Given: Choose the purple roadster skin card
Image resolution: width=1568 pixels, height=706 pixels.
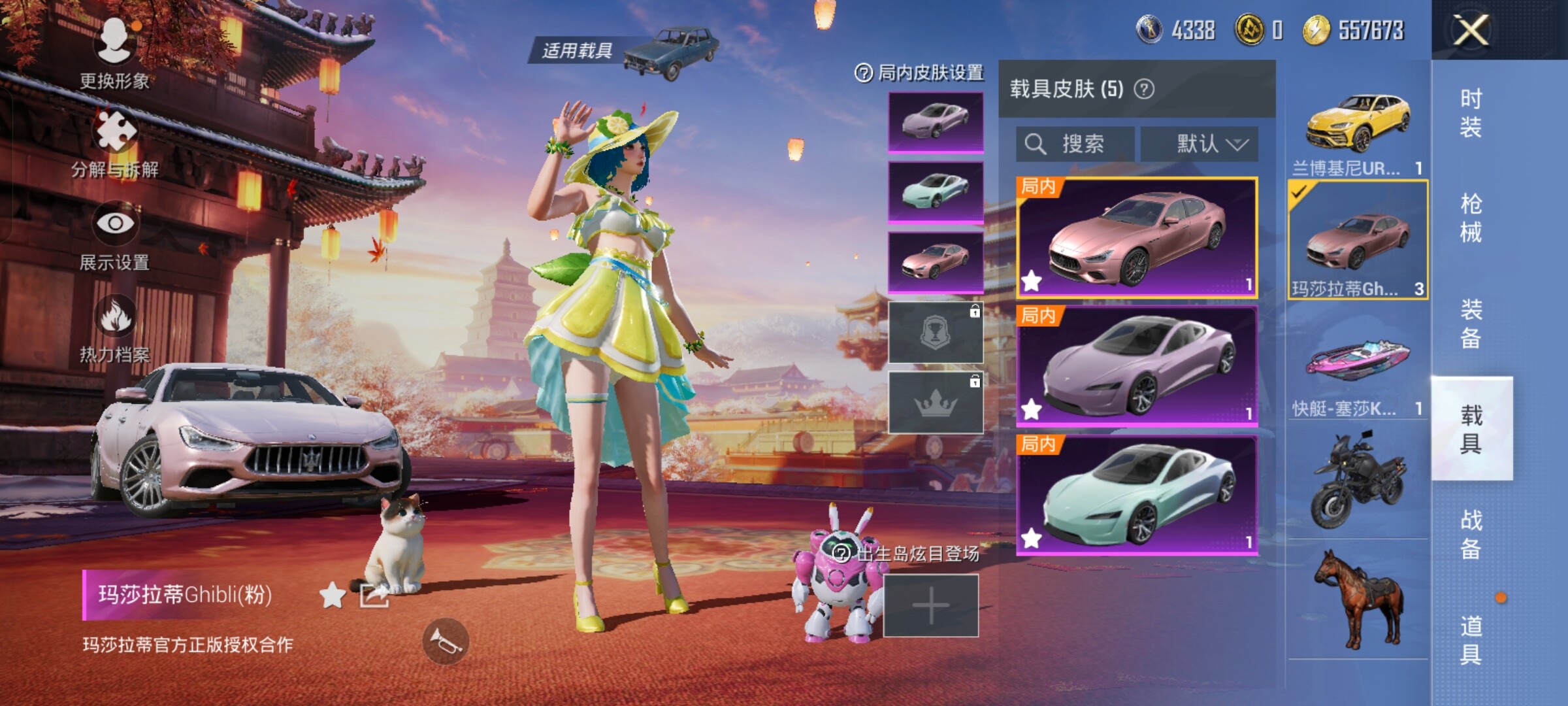Looking at the screenshot, I should 1137,366.
